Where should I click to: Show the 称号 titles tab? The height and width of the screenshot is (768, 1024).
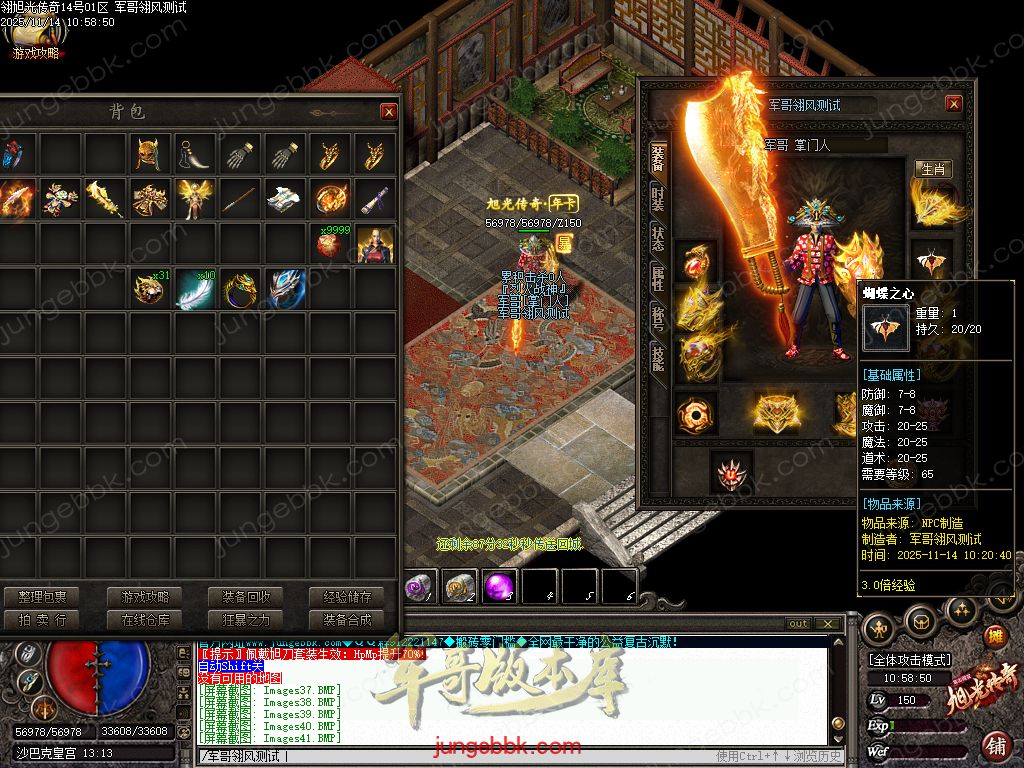657,317
